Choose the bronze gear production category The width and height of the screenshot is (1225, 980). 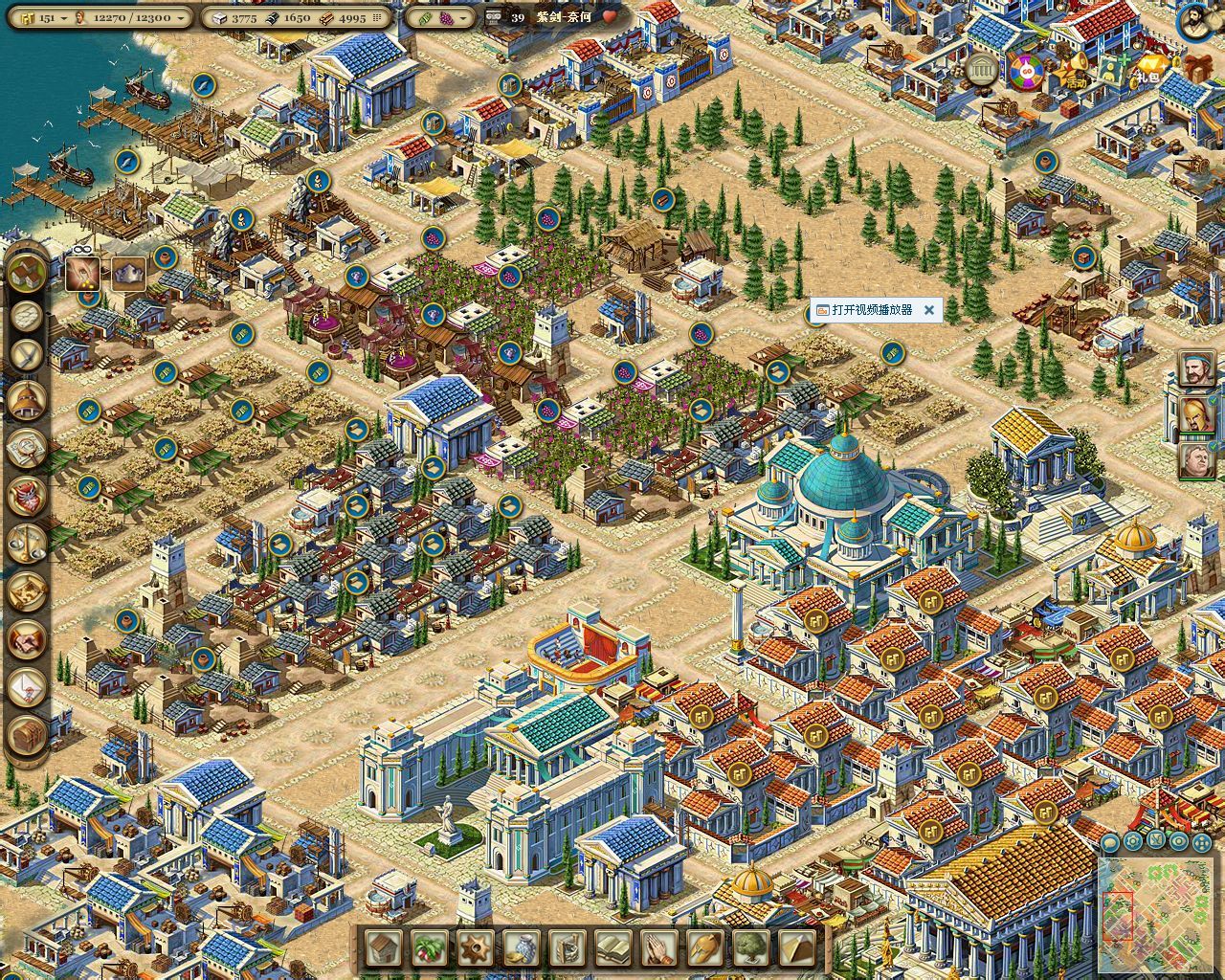click(x=476, y=947)
